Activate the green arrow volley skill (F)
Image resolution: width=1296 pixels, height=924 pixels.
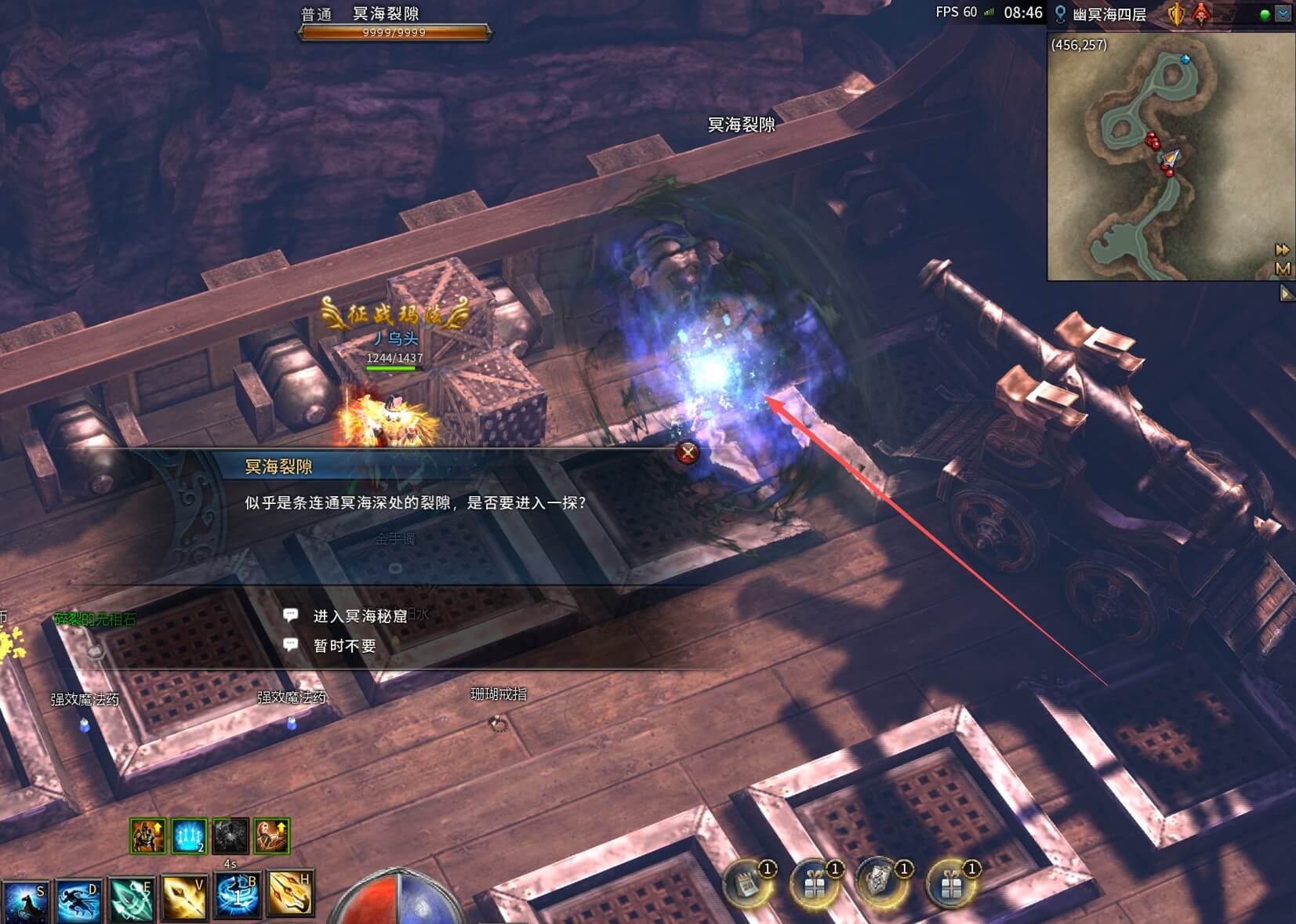click(x=131, y=900)
